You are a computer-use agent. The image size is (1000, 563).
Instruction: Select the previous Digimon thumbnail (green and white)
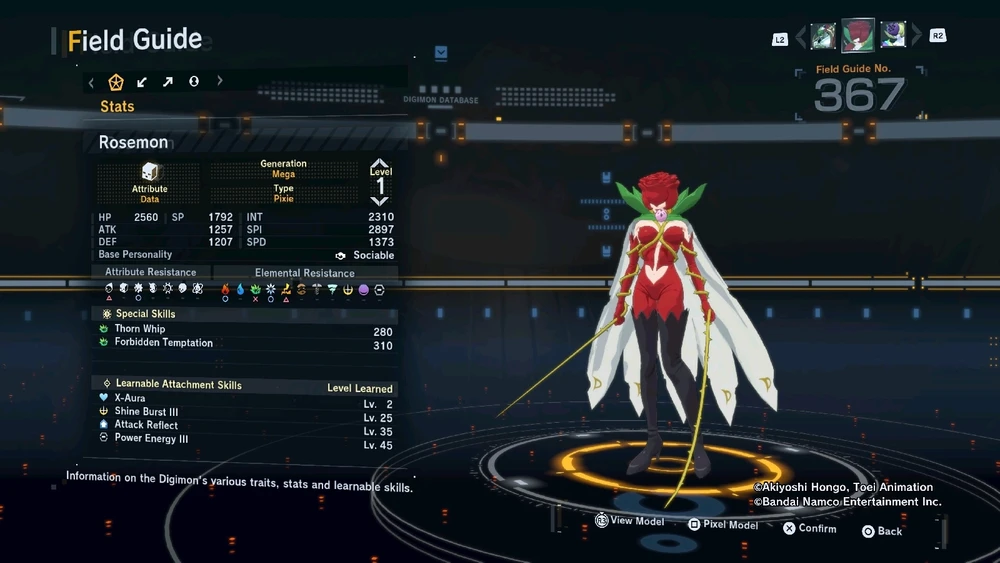point(823,36)
